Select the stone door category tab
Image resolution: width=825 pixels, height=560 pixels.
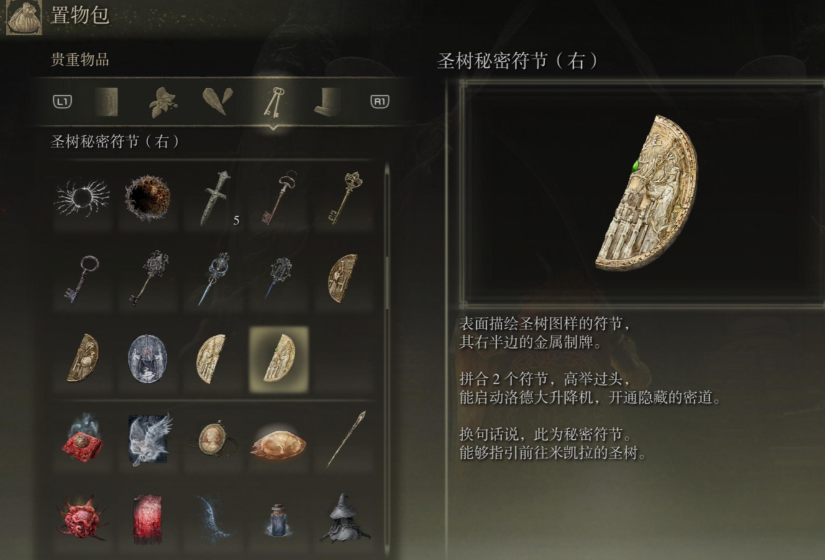pyautogui.click(x=107, y=101)
